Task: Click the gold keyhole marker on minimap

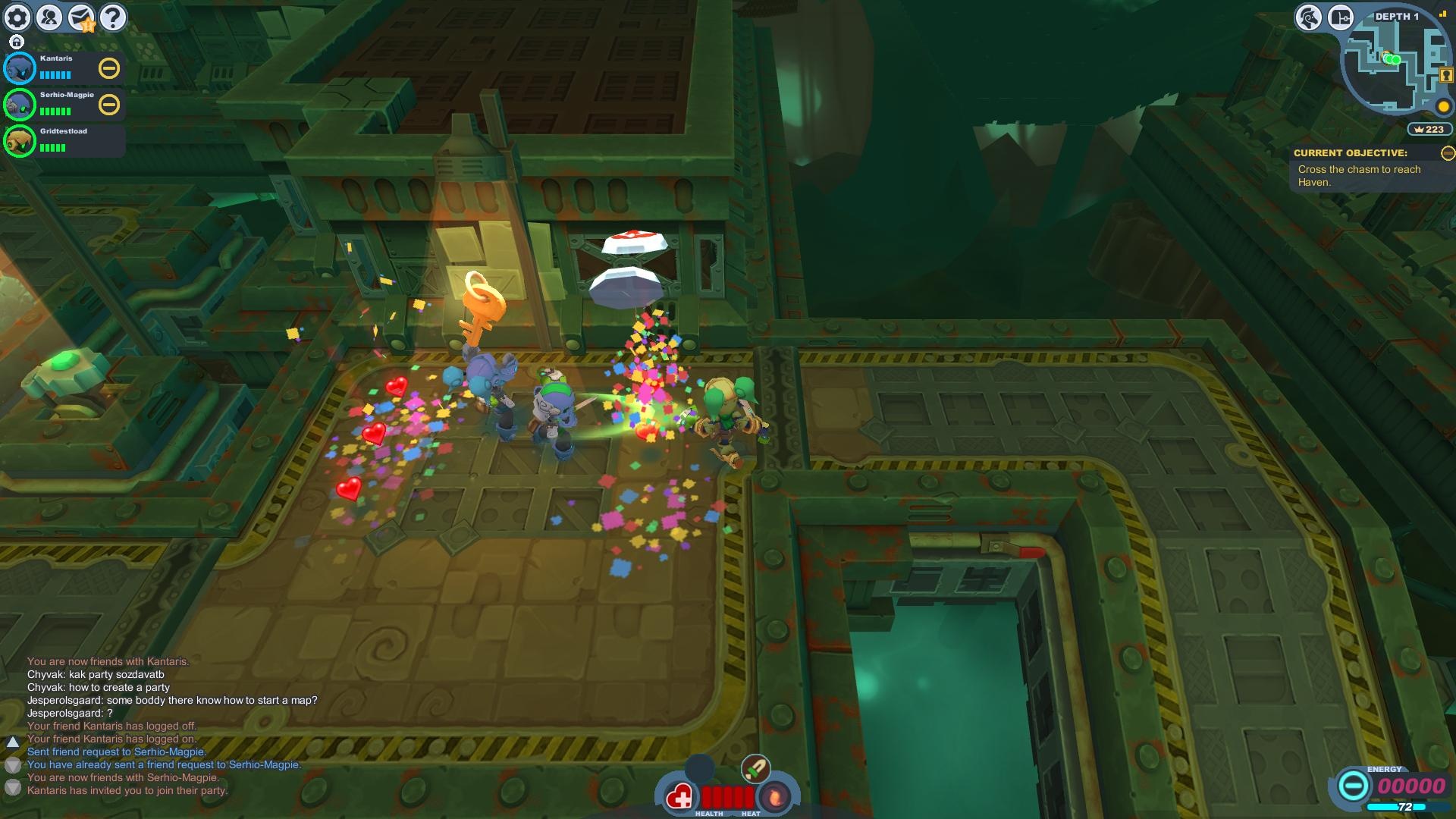Action: (1446, 75)
